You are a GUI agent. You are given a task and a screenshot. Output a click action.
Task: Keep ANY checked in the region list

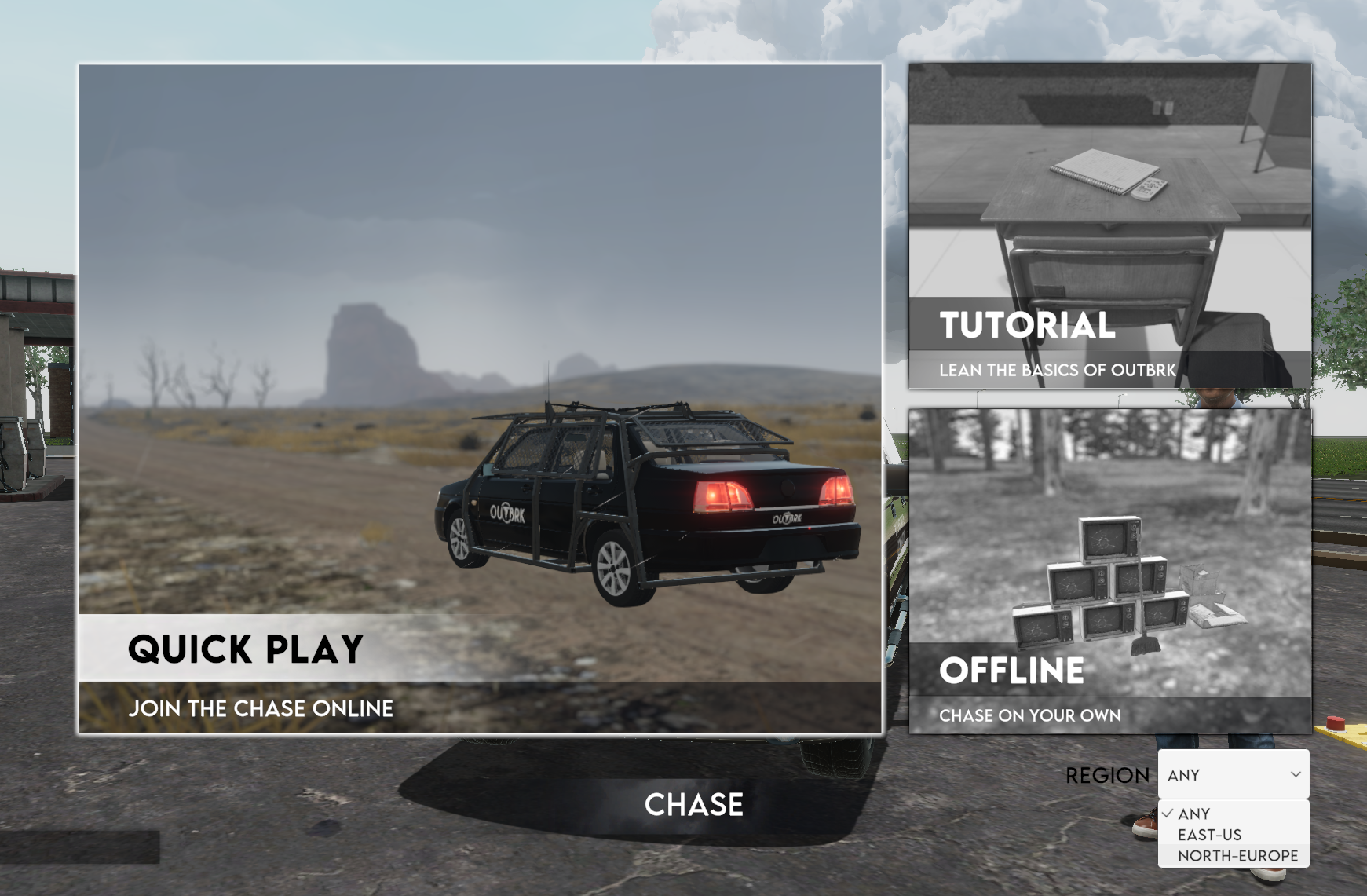pos(1194,814)
